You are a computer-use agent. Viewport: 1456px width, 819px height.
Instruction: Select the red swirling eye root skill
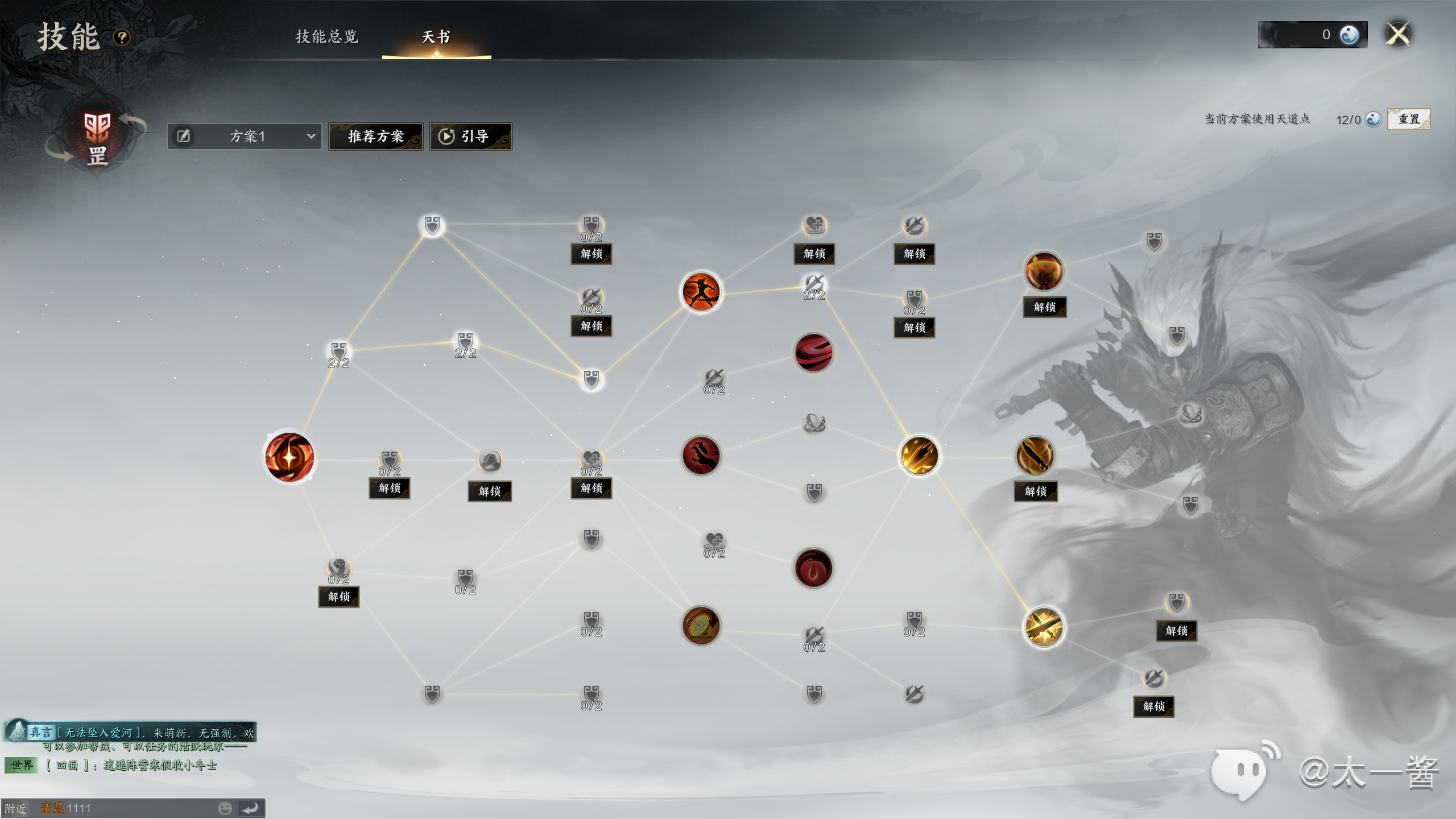(x=289, y=457)
